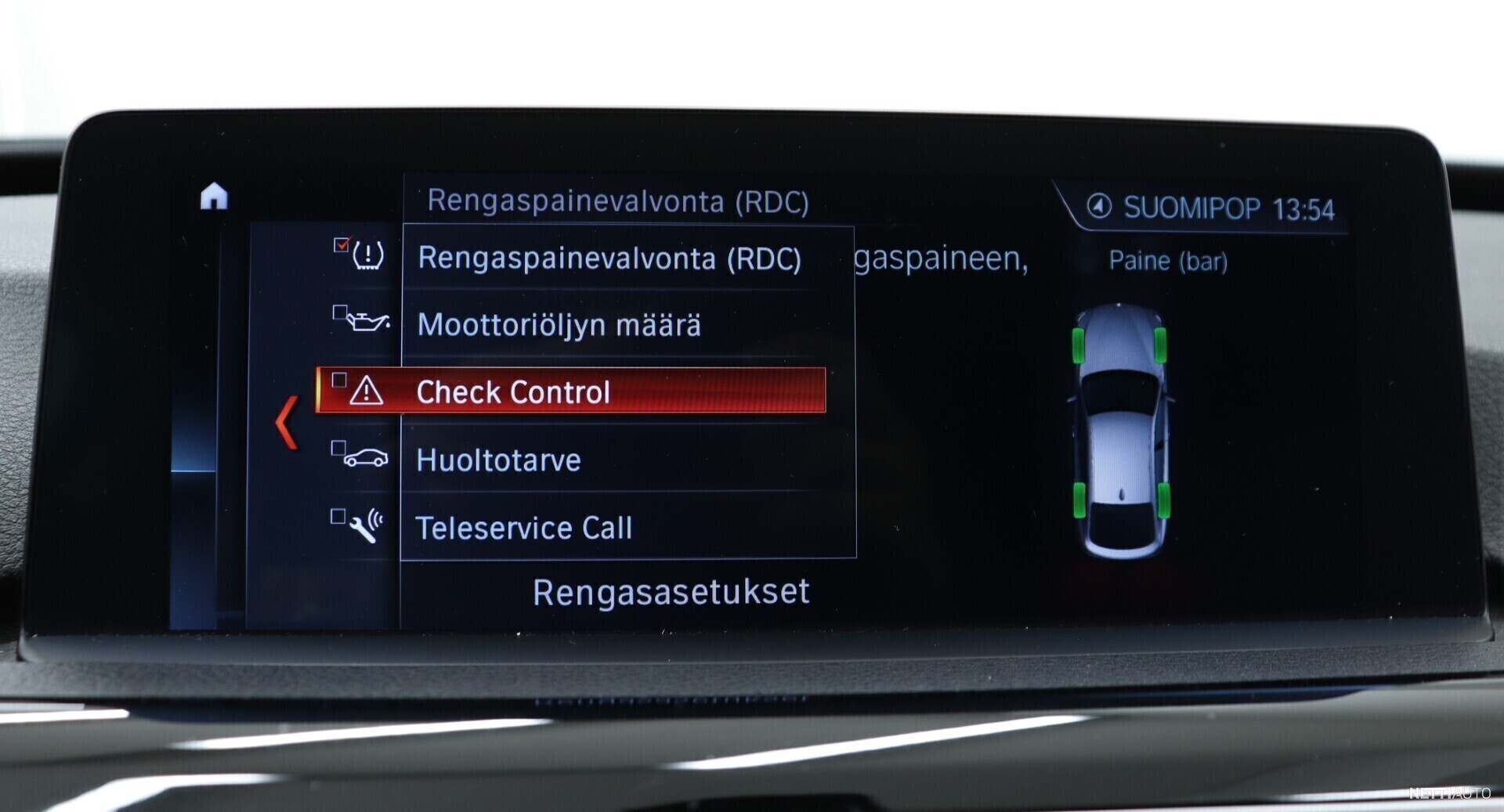Click the wrench teleservice icon

pyautogui.click(x=366, y=526)
